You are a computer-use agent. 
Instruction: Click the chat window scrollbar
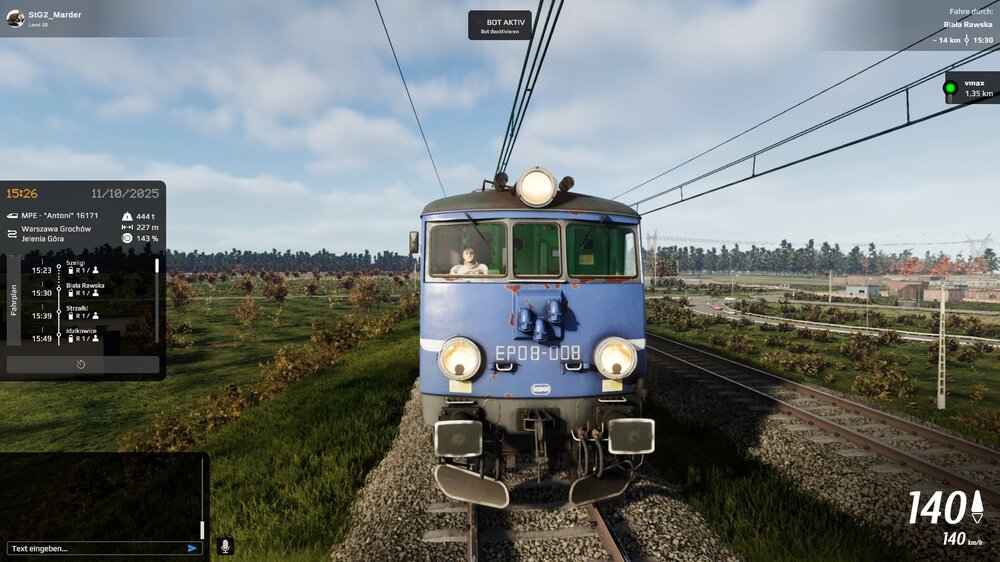pos(202,500)
